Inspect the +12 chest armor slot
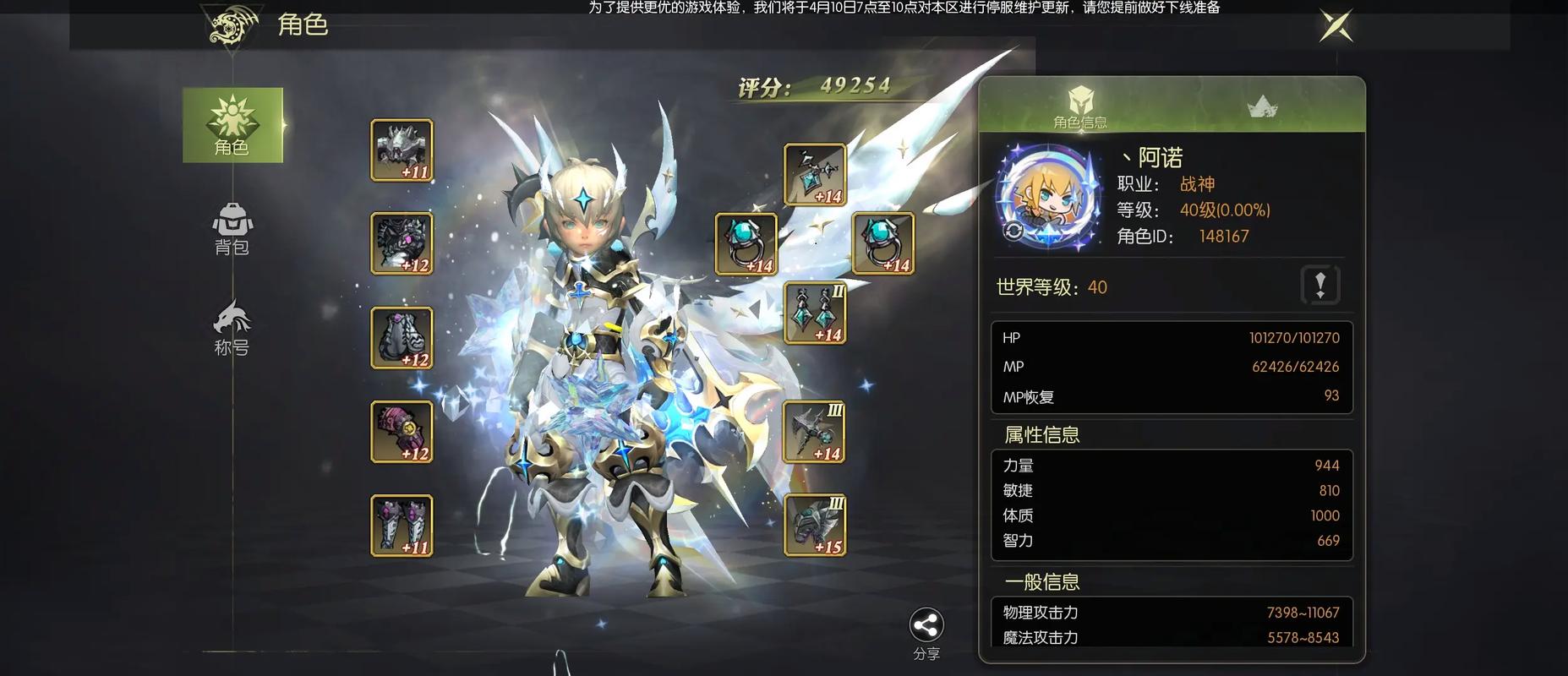Screen dimensions: 1568x676 pos(402,243)
